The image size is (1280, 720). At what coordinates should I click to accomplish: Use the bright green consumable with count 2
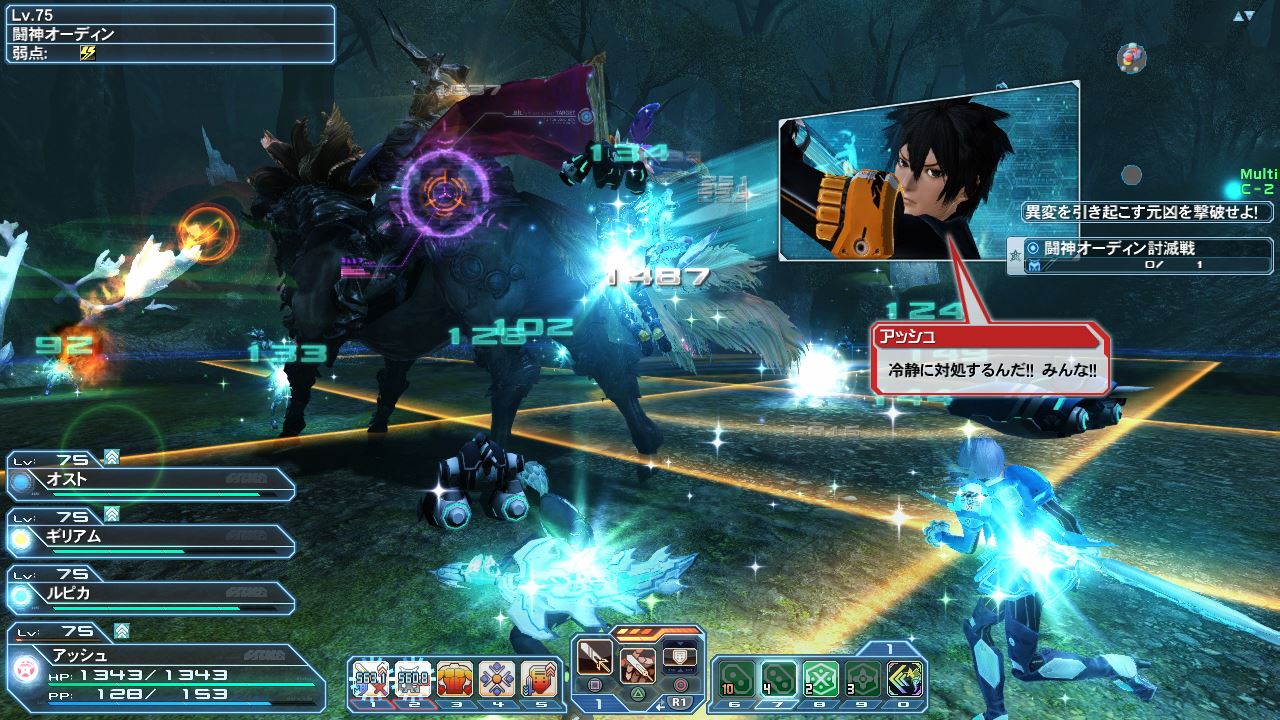tap(821, 678)
